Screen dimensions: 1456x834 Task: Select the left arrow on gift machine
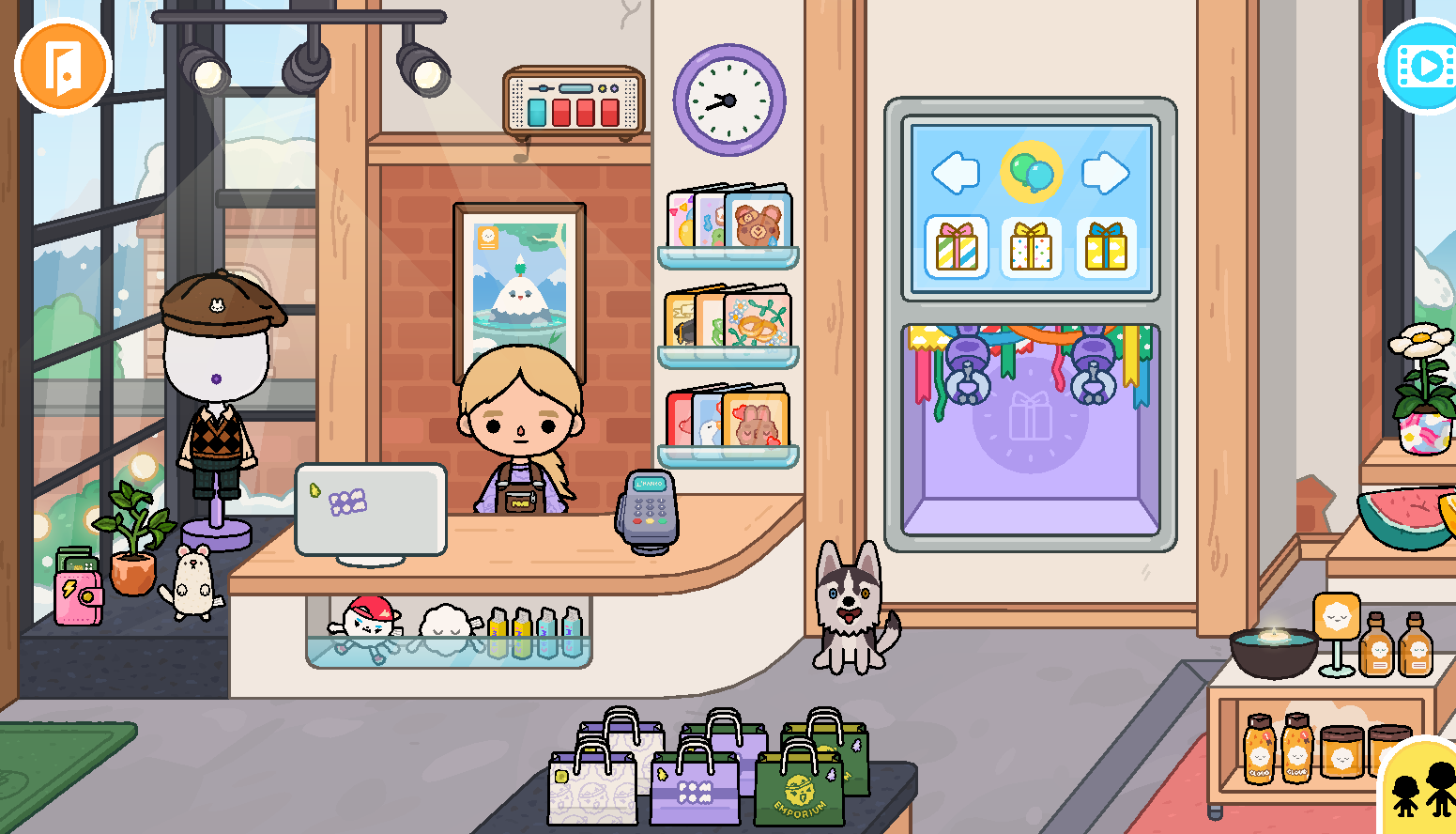(956, 173)
